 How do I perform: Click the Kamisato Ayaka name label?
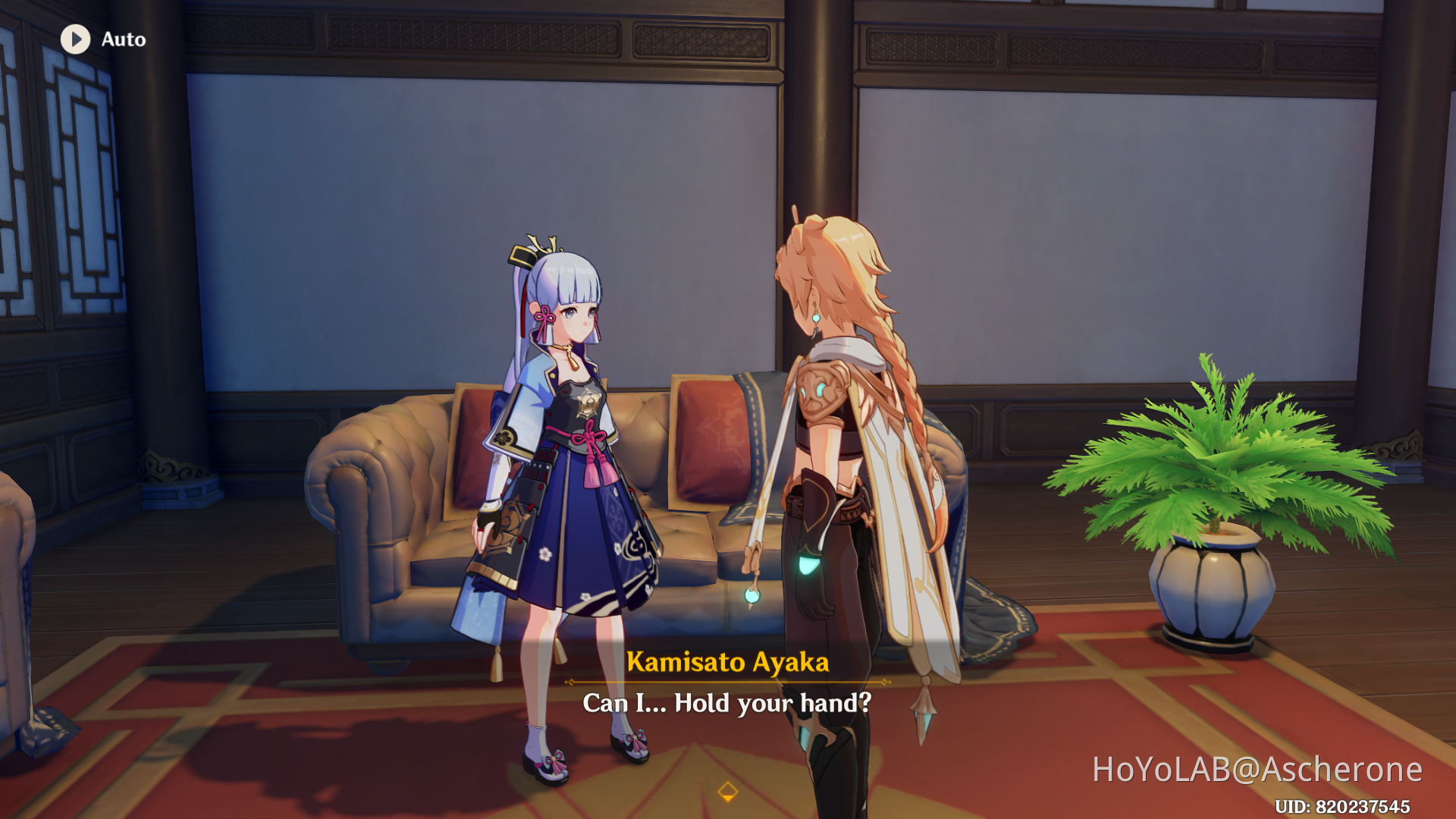[728, 662]
